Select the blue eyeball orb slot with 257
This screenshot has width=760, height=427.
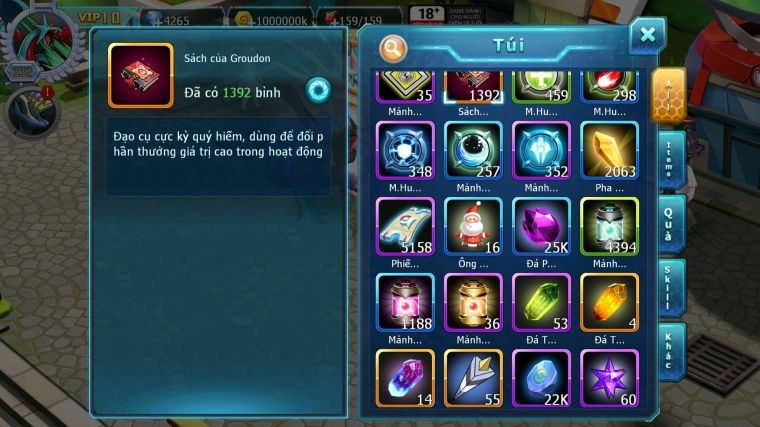[473, 151]
